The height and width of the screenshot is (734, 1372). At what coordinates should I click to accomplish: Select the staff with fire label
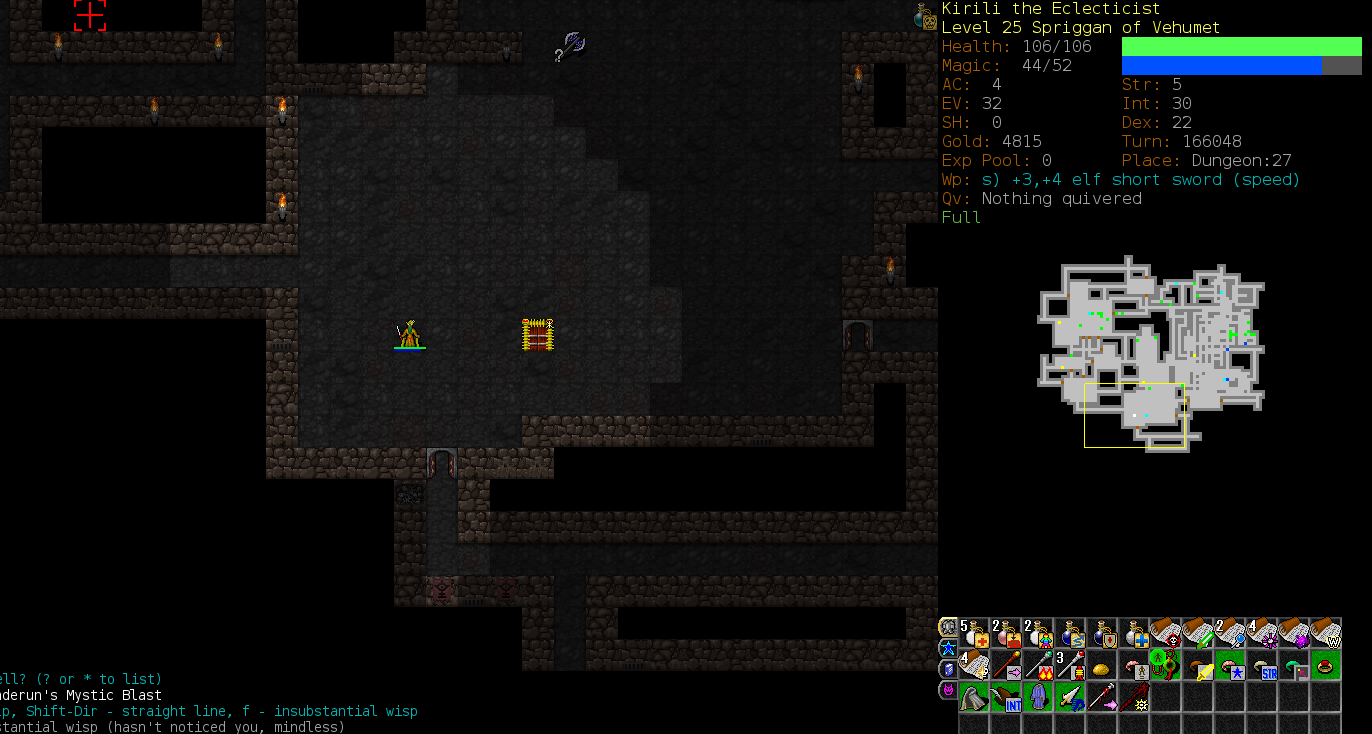(1038, 665)
